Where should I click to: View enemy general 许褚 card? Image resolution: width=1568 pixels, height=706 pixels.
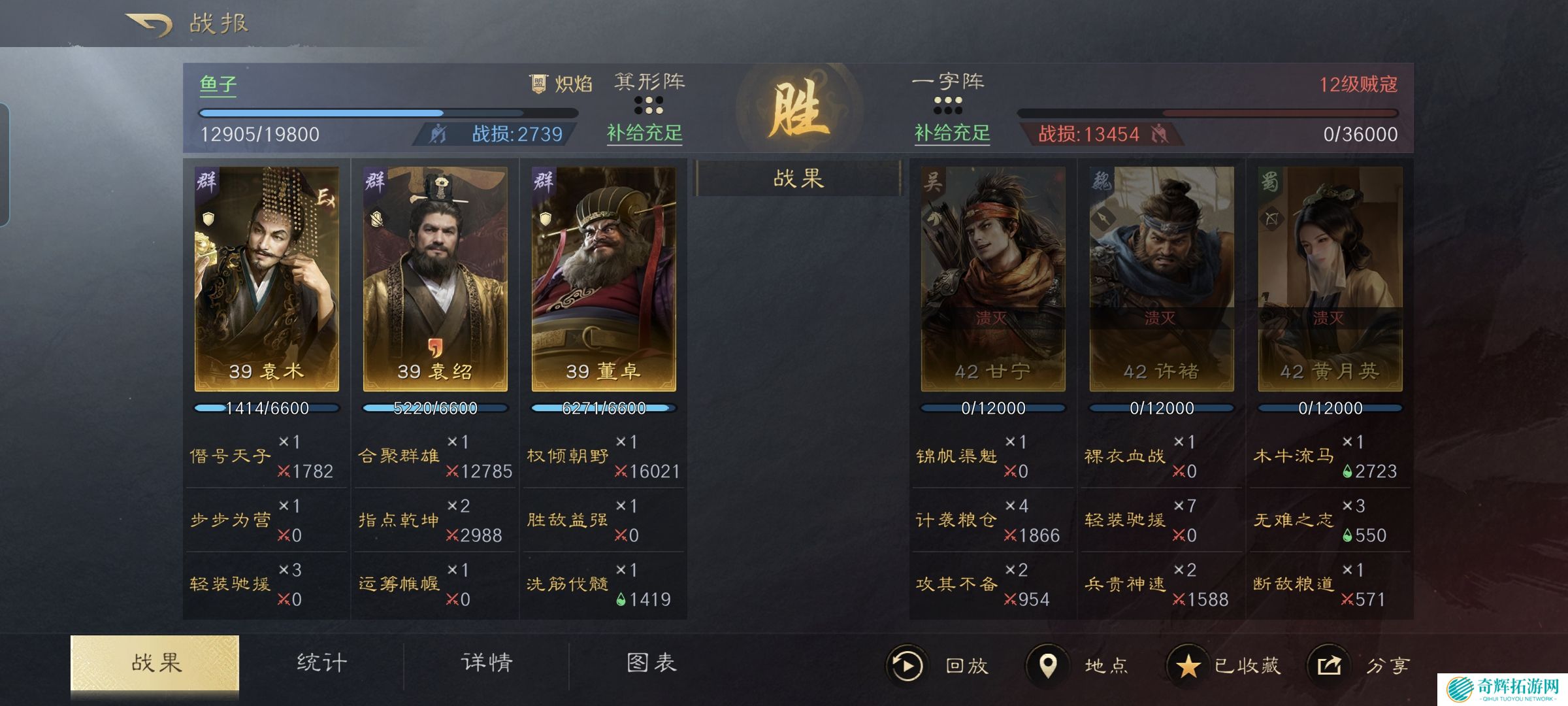1162,279
